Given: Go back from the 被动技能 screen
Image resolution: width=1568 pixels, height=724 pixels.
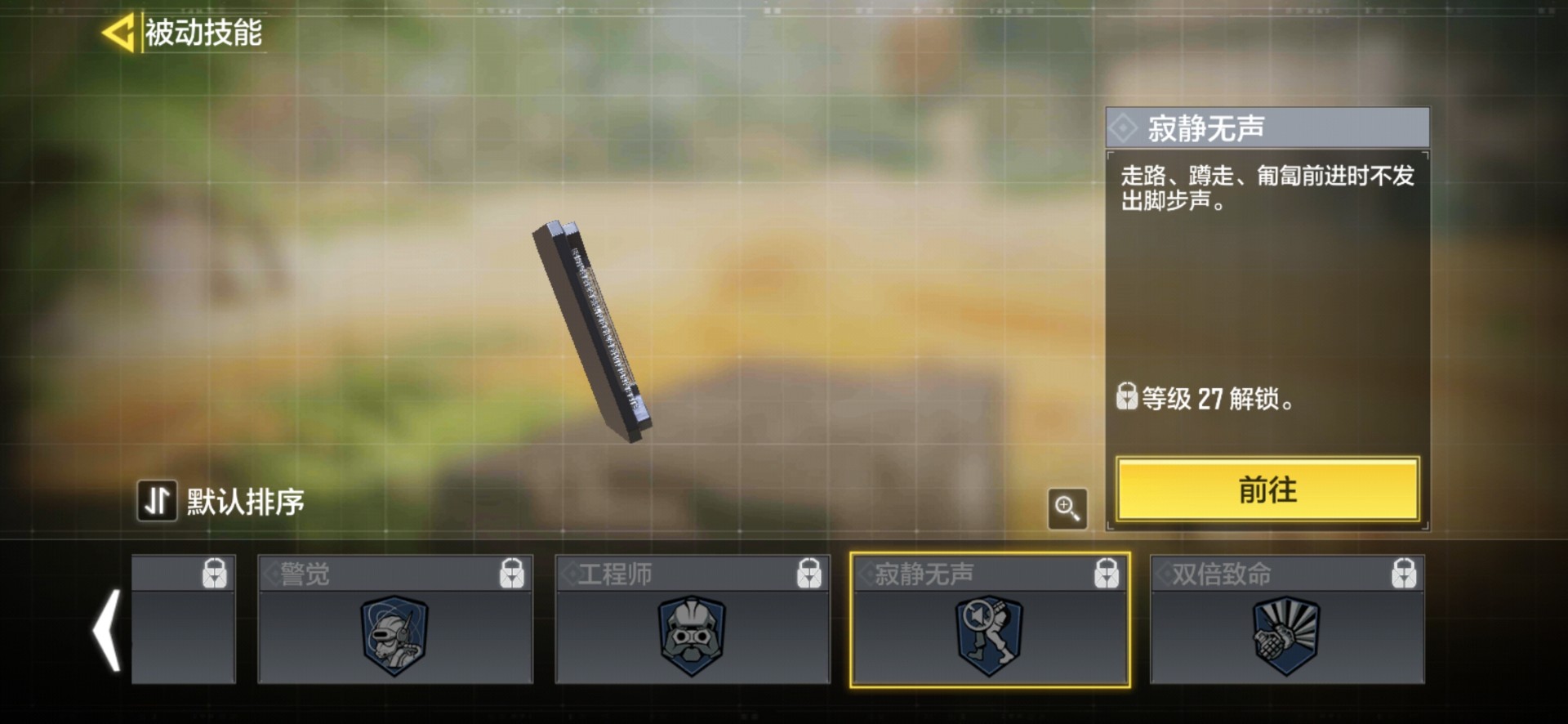Looking at the screenshot, I should point(118,34).
